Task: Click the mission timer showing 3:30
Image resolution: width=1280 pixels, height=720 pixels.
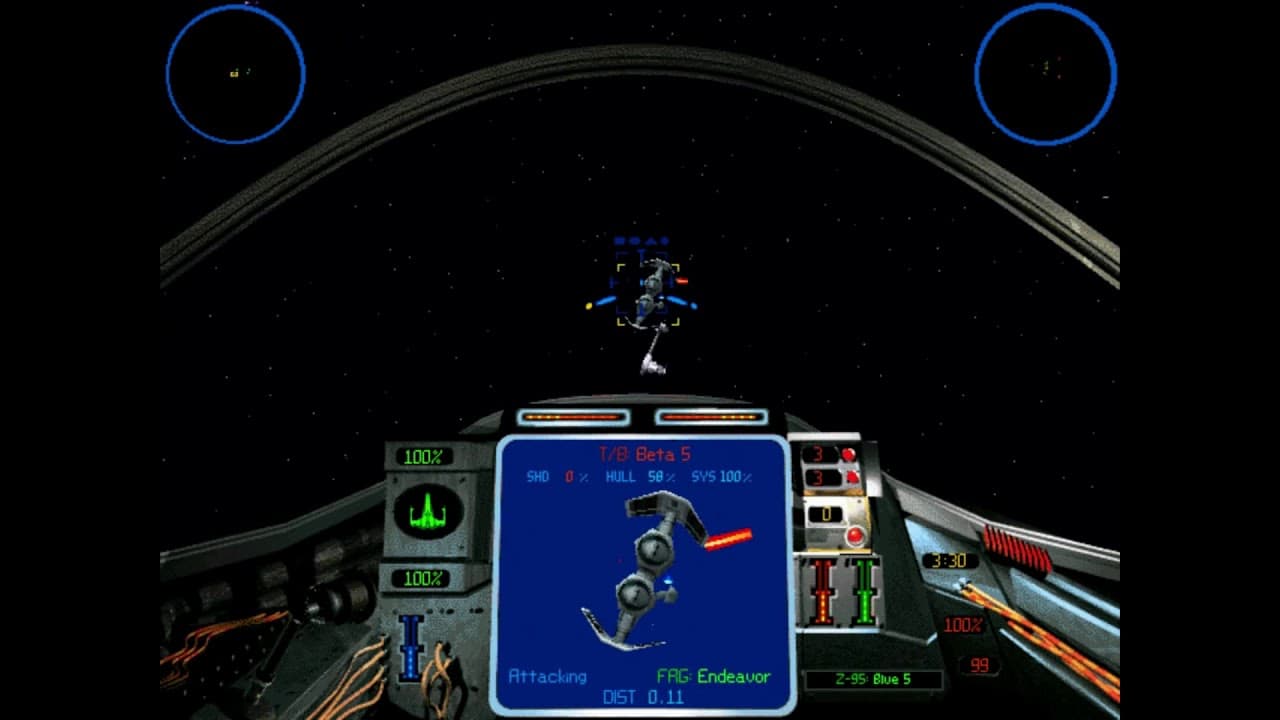Action: click(952, 561)
